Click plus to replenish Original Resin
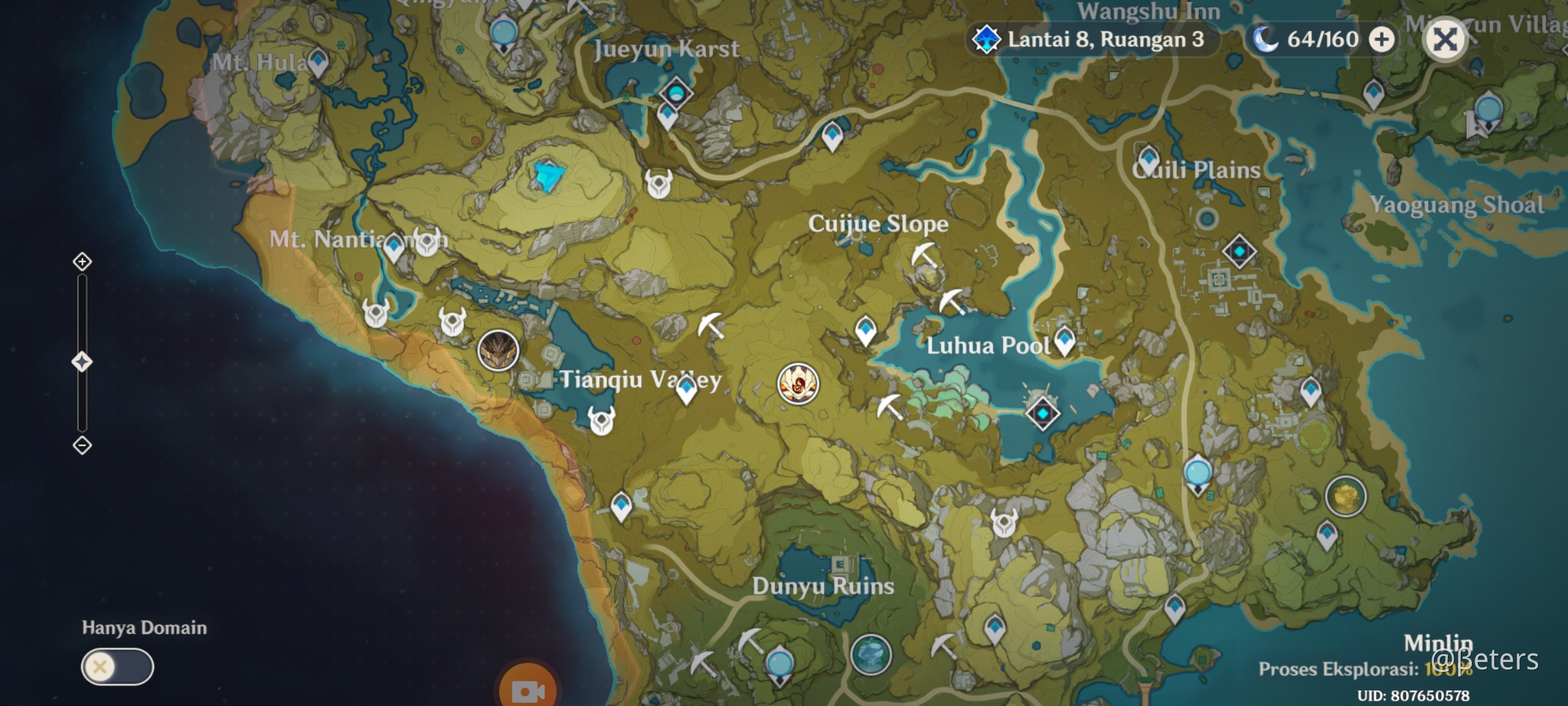Viewport: 1568px width, 706px height. click(1380, 39)
